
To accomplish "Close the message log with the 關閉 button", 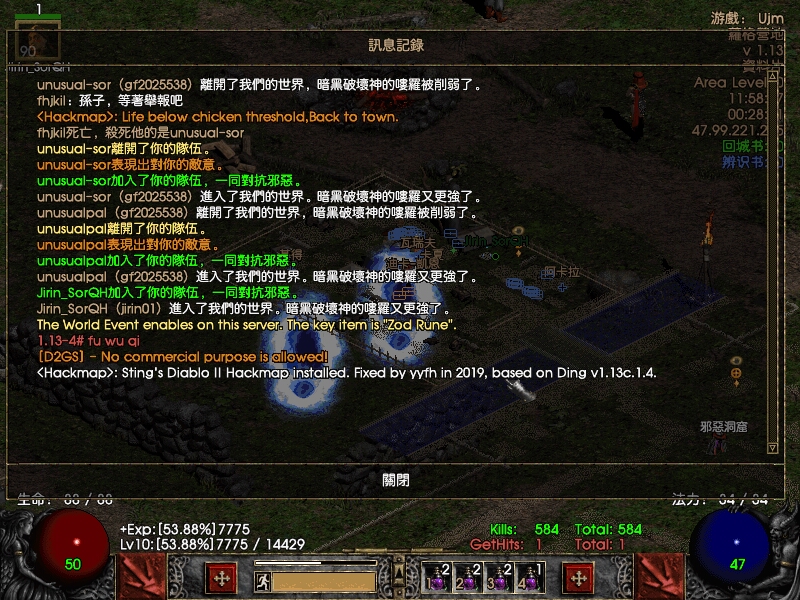I will (x=396, y=480).
